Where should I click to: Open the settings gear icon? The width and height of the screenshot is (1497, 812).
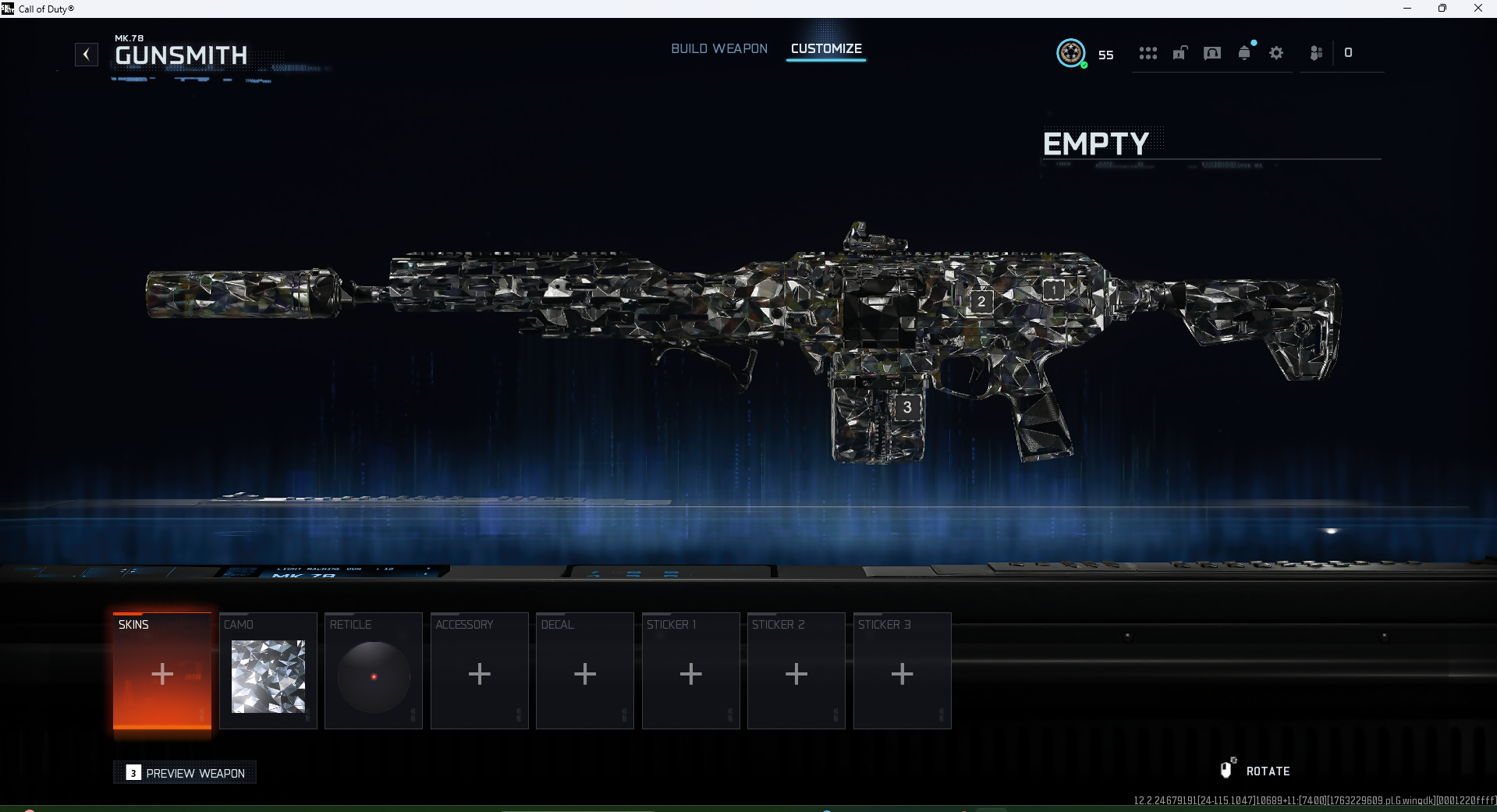(1276, 53)
